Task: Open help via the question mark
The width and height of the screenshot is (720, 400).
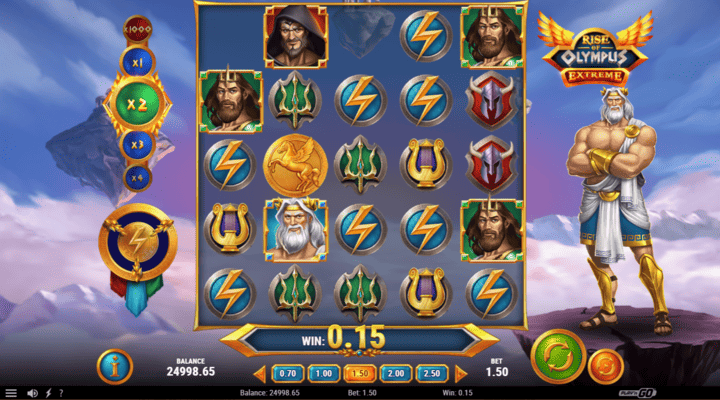Action: 61,393
